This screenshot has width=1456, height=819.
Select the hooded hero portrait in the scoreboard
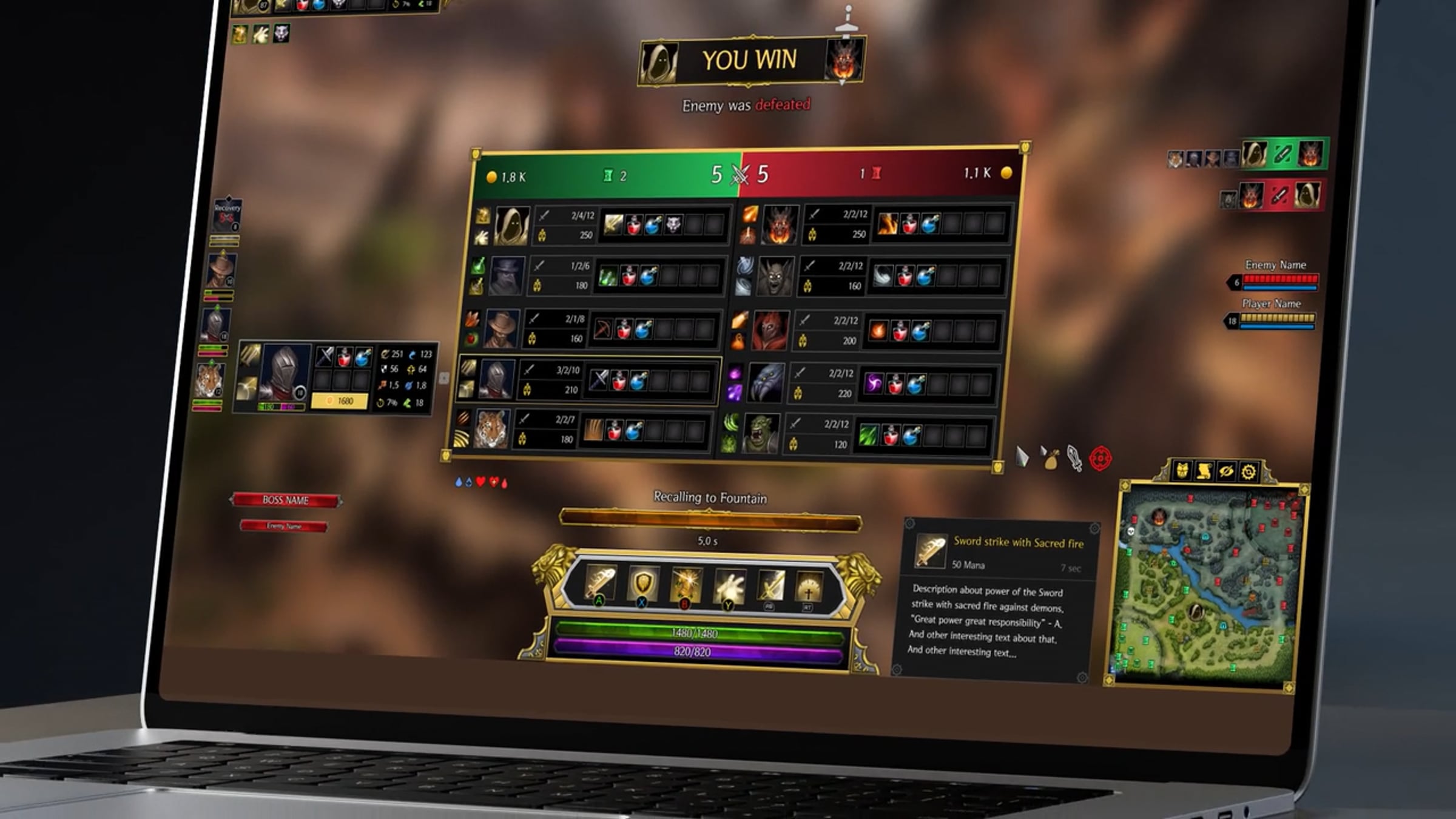[511, 226]
